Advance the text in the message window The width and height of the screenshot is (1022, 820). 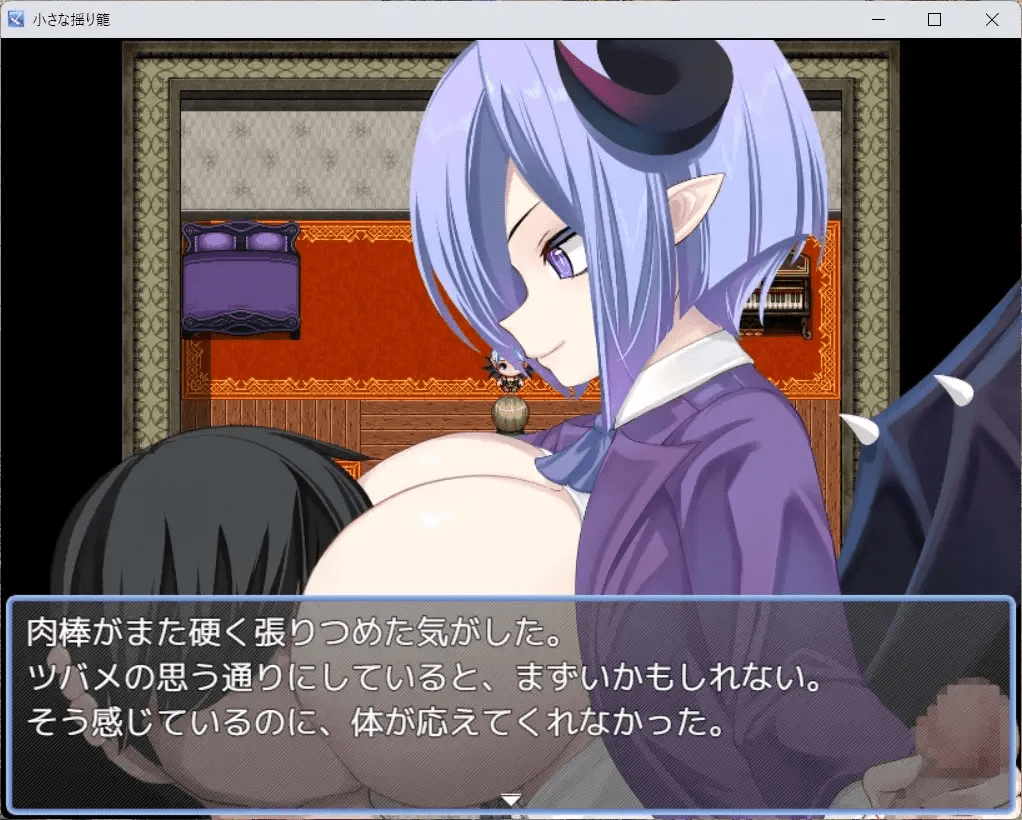coord(510,702)
